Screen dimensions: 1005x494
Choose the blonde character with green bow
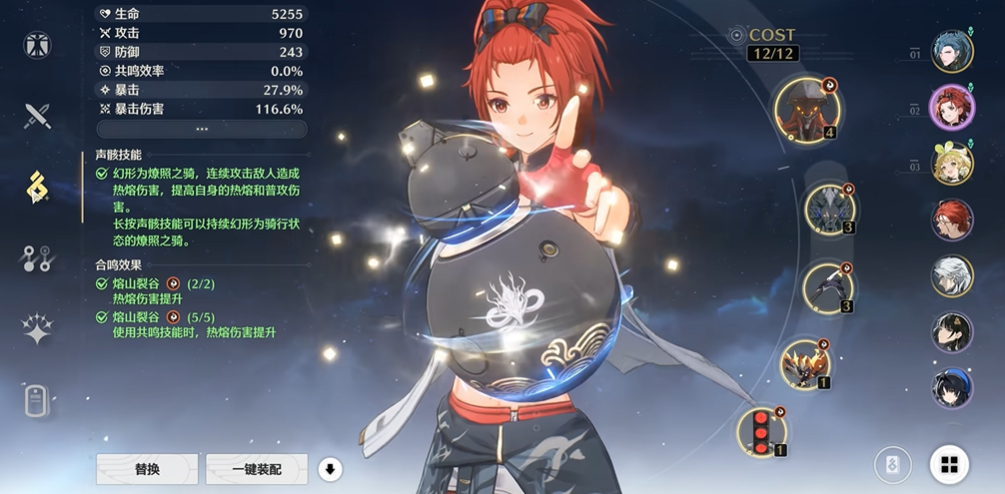[x=952, y=164]
